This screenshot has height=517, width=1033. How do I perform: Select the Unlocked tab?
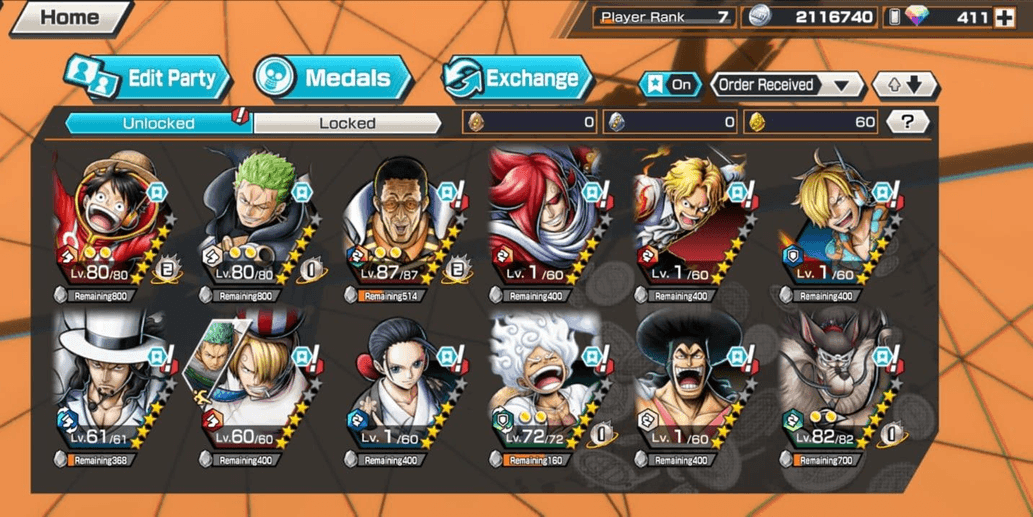click(158, 123)
